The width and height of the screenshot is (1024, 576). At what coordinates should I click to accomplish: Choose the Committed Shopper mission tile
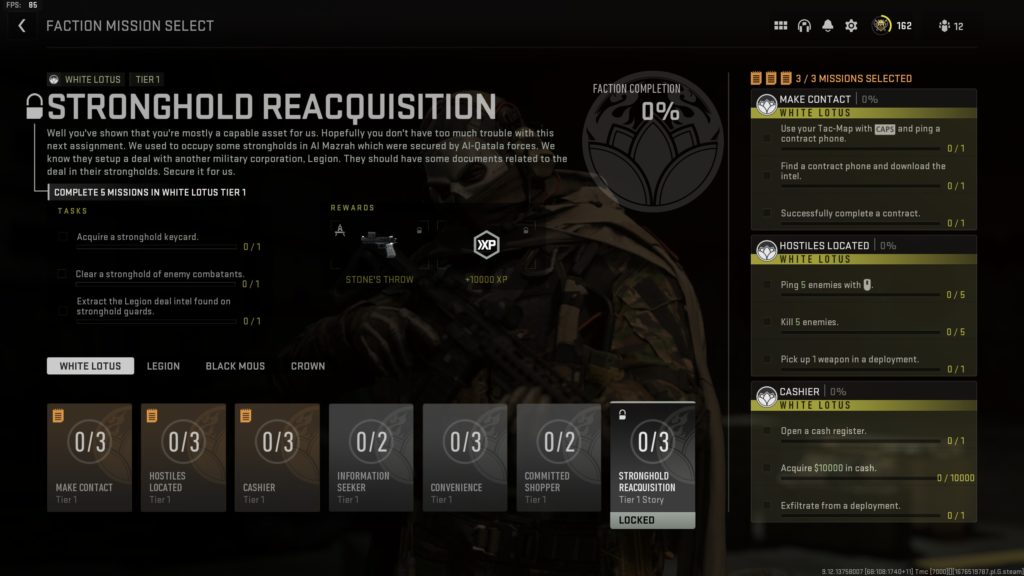point(559,457)
